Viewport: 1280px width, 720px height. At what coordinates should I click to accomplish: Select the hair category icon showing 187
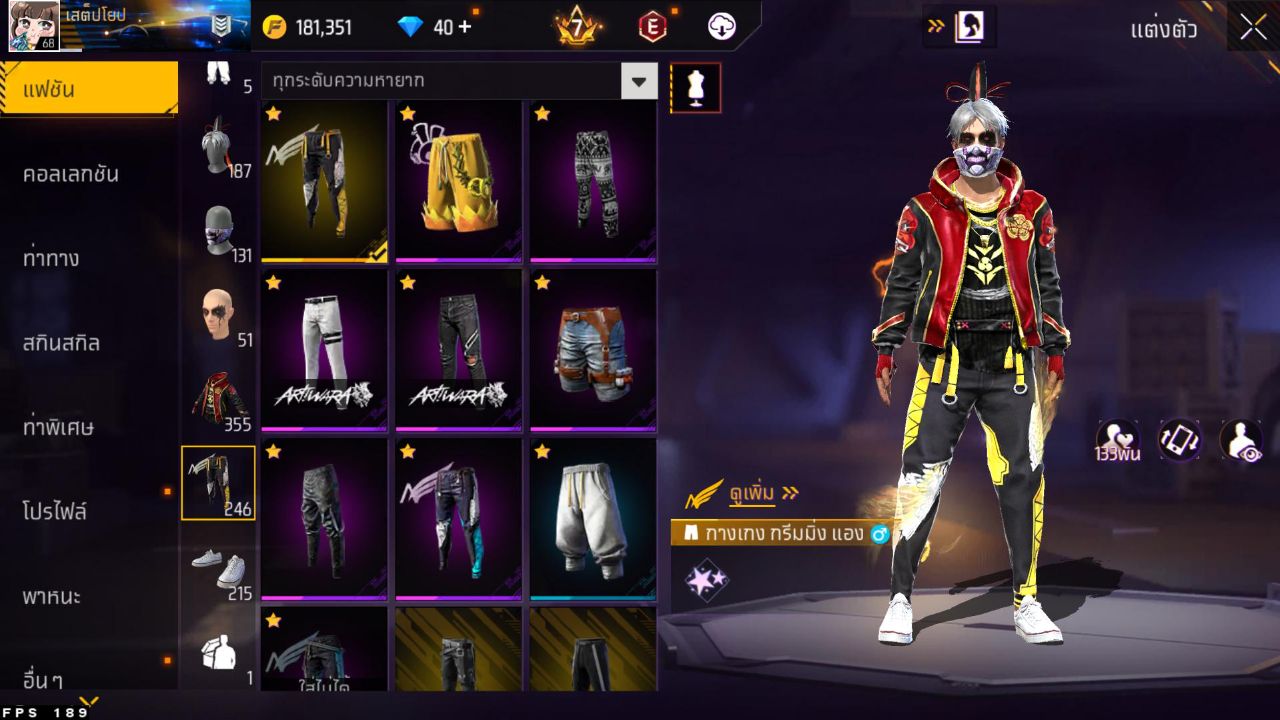click(218, 155)
